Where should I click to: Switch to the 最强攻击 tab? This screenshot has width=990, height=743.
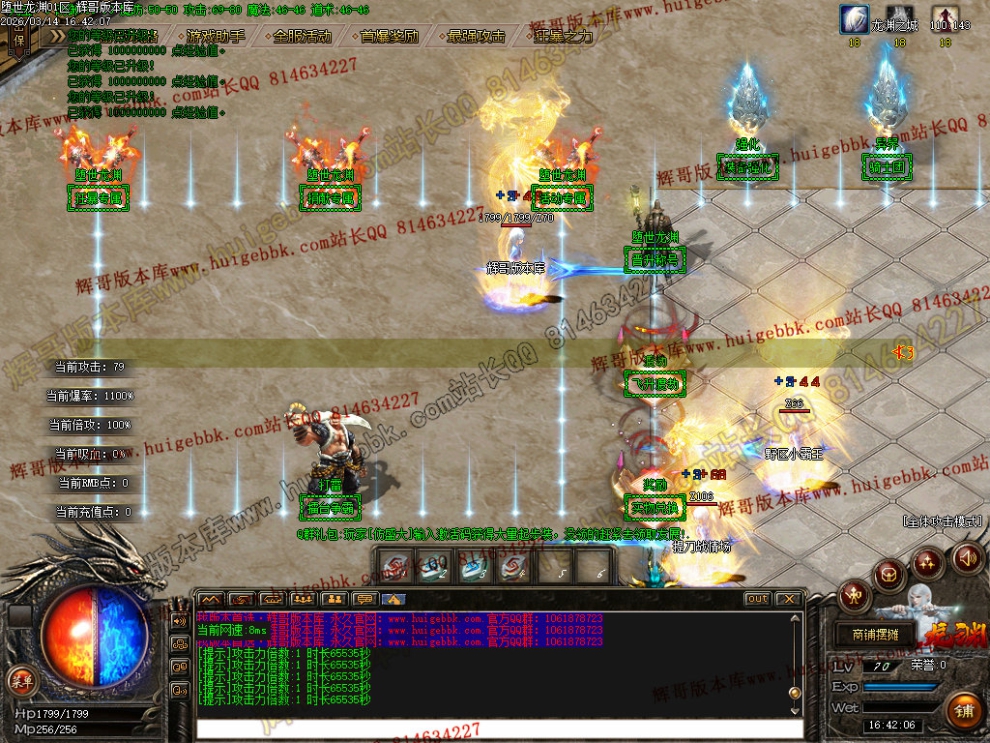click(477, 36)
